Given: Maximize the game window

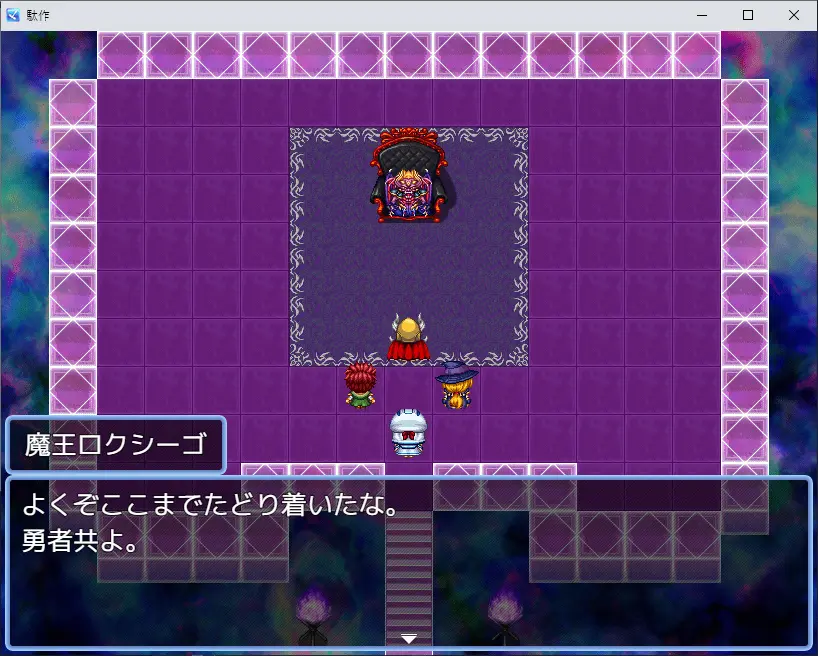Looking at the screenshot, I should [x=747, y=15].
